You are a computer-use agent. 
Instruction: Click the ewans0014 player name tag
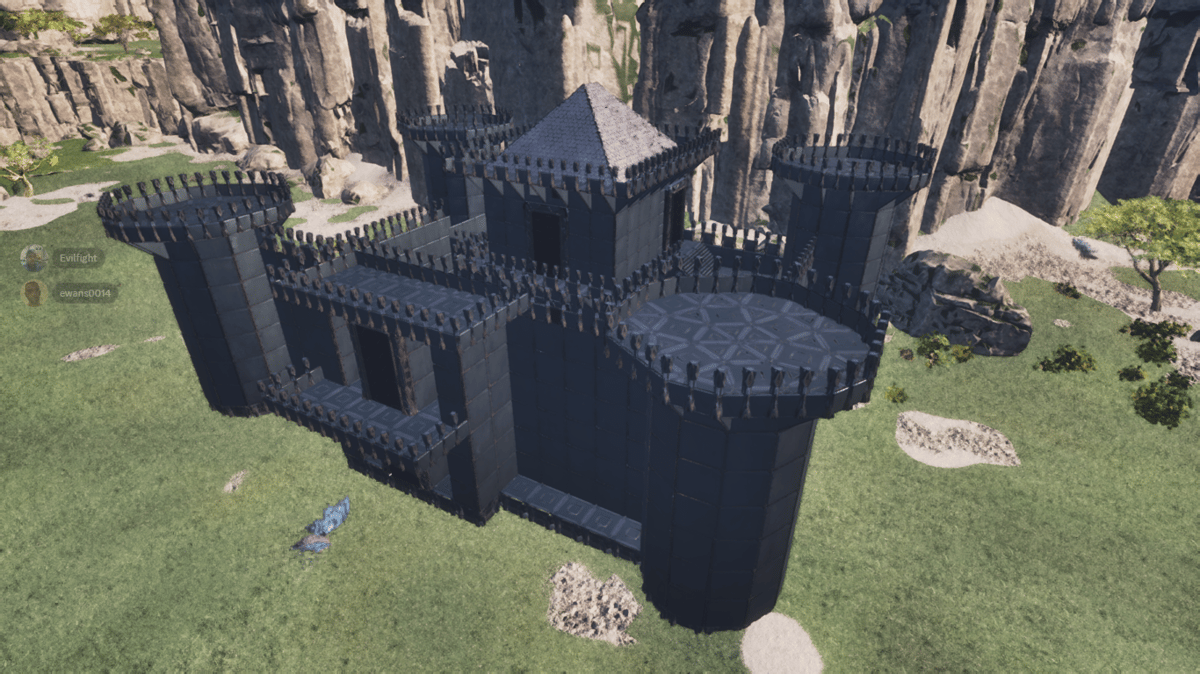point(84,293)
